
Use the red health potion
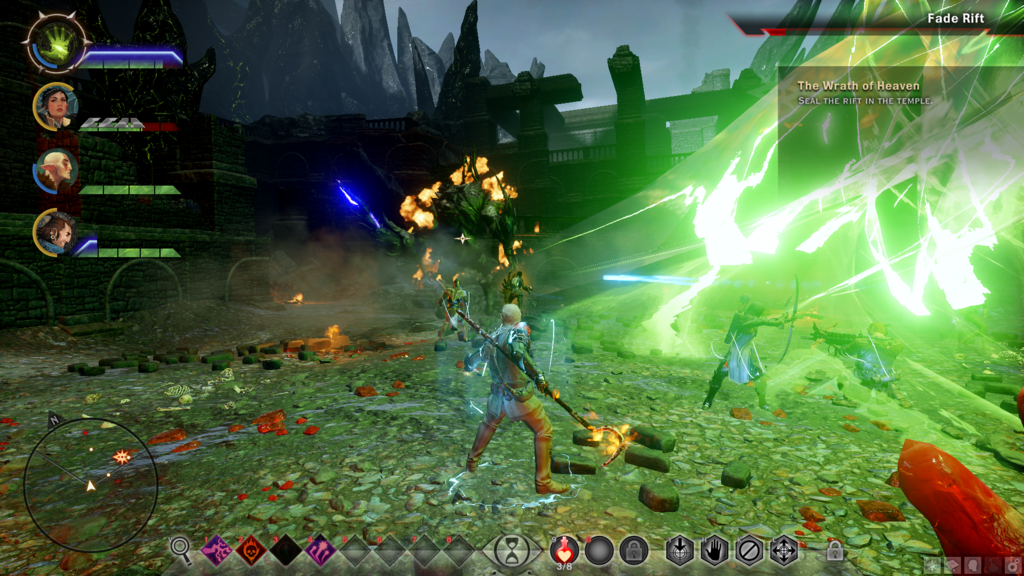pos(565,549)
